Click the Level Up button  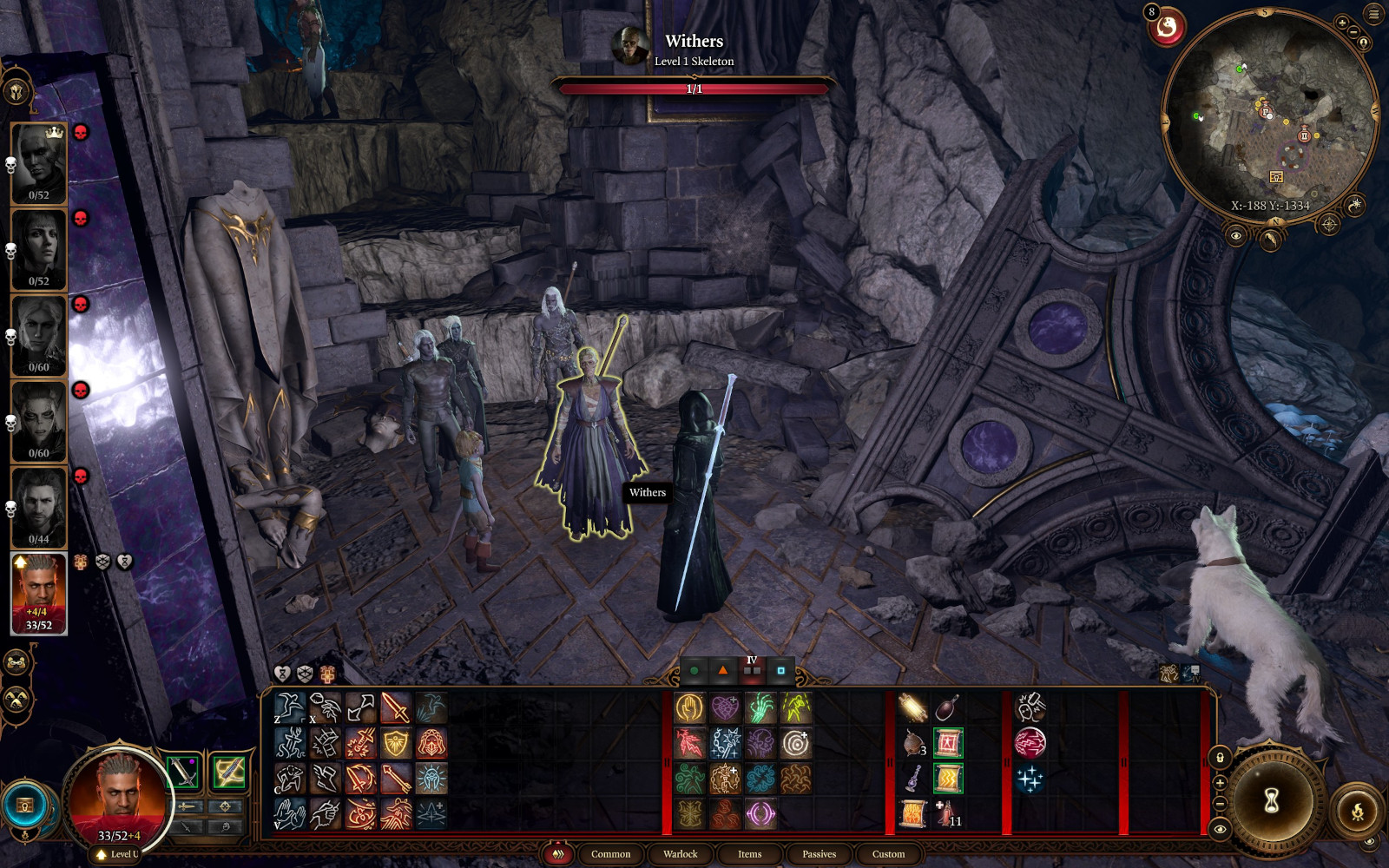click(118, 854)
